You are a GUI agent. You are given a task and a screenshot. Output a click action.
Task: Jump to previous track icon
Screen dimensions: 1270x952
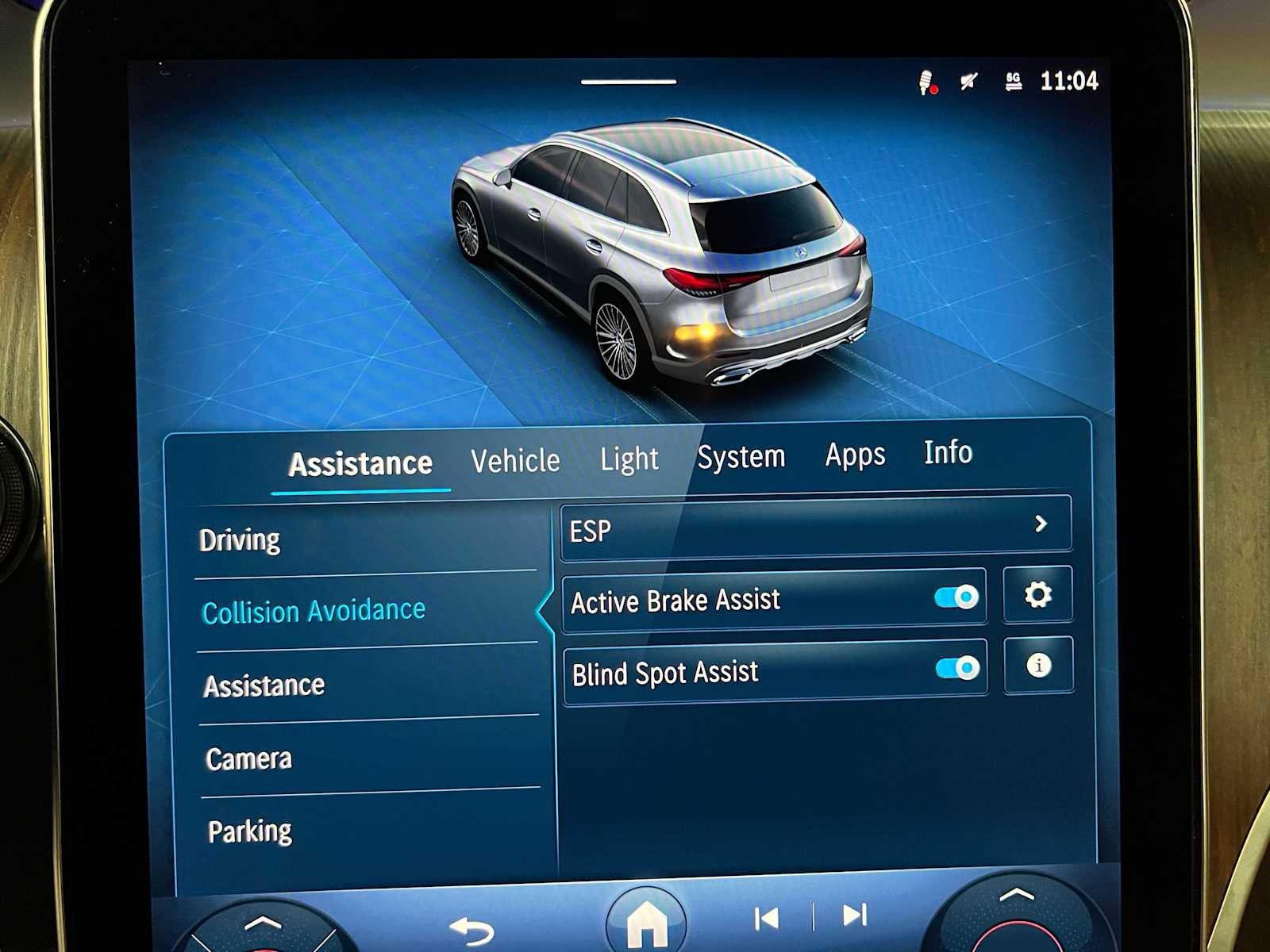(x=767, y=916)
